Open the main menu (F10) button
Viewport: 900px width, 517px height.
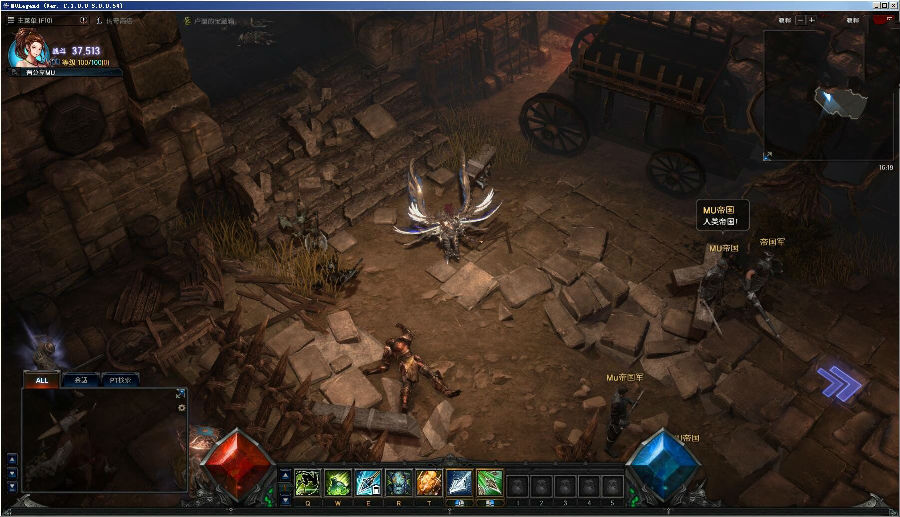[x=27, y=20]
